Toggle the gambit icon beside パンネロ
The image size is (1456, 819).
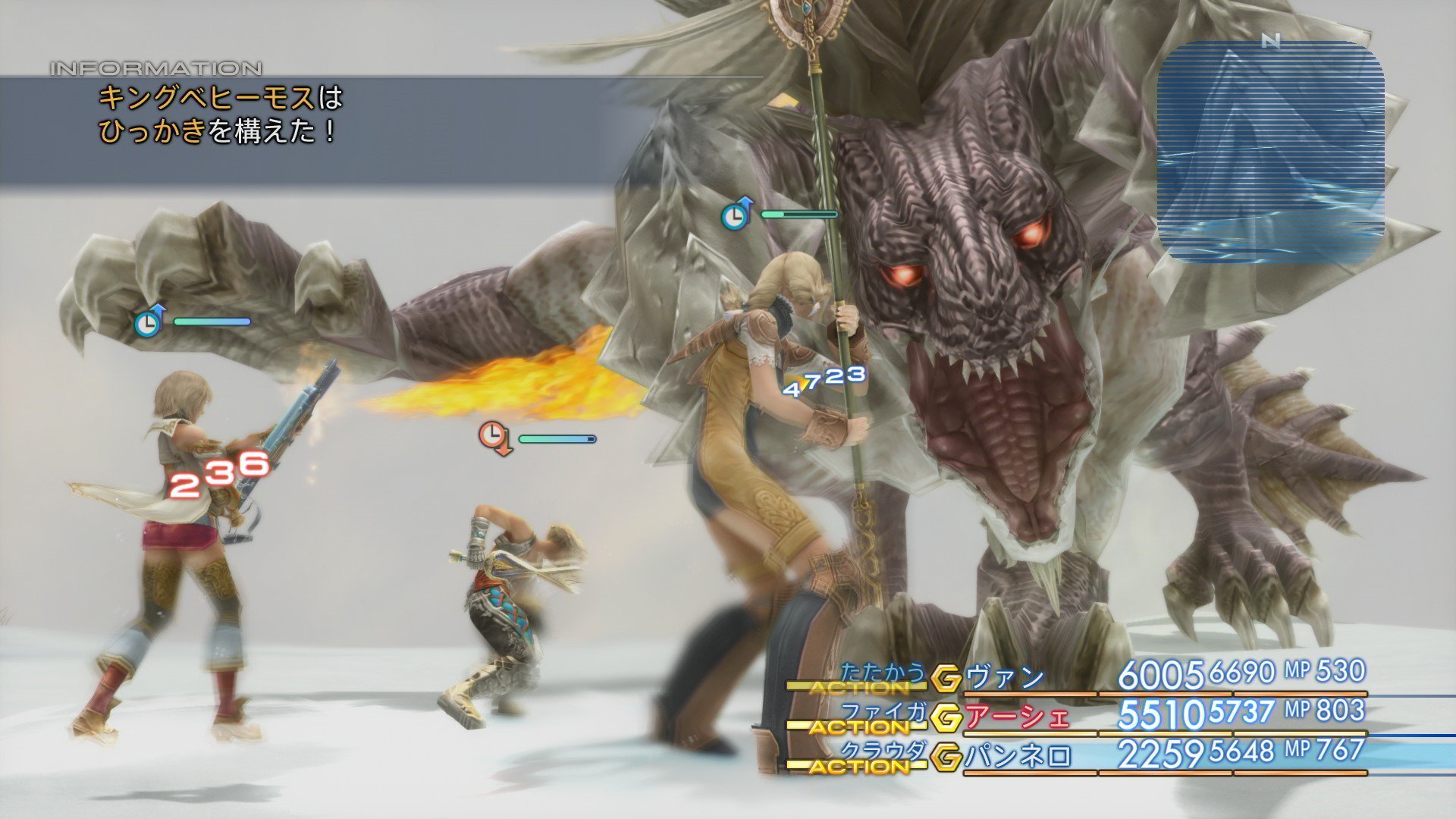coord(946,757)
